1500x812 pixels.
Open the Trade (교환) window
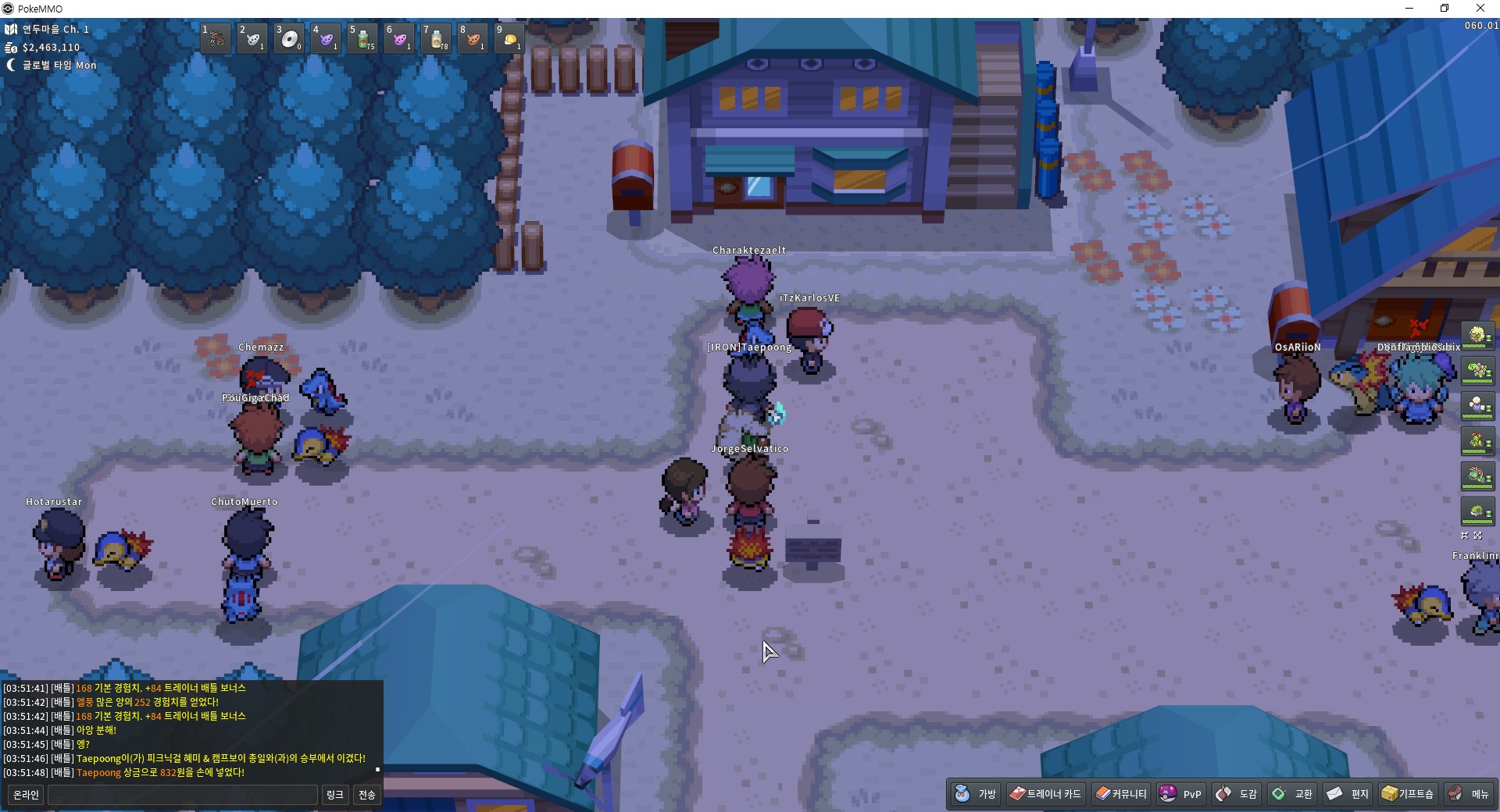[1292, 794]
